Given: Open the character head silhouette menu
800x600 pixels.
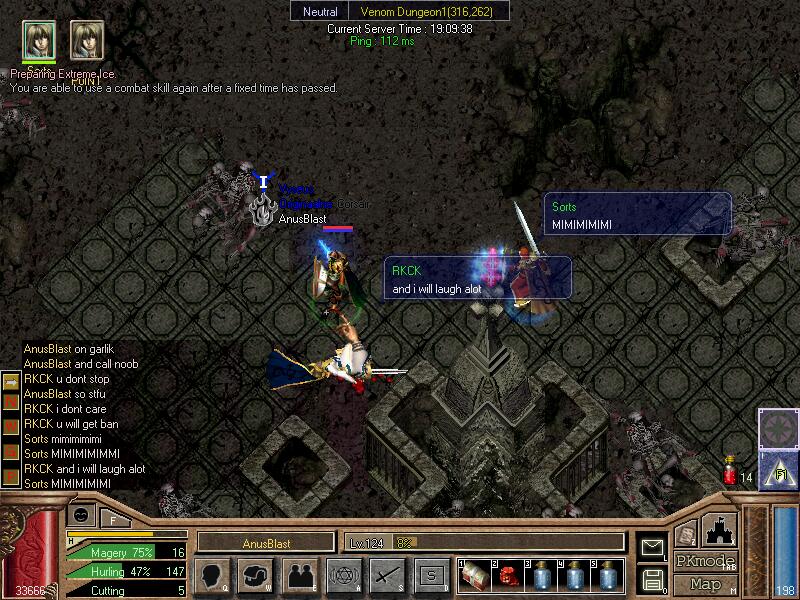Looking at the screenshot, I should click(x=213, y=575).
